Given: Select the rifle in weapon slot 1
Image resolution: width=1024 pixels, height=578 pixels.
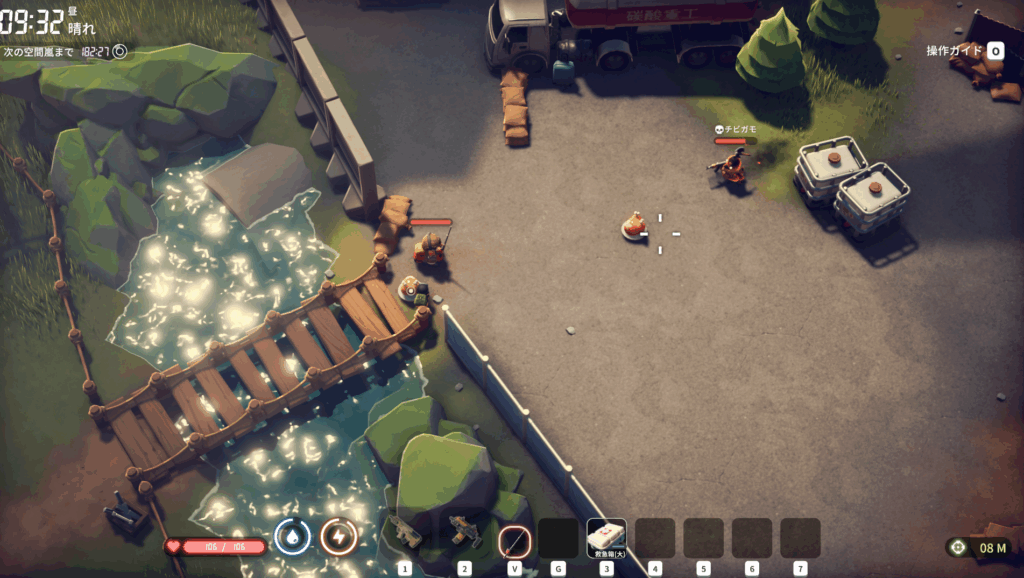Looking at the screenshot, I should [x=406, y=535].
